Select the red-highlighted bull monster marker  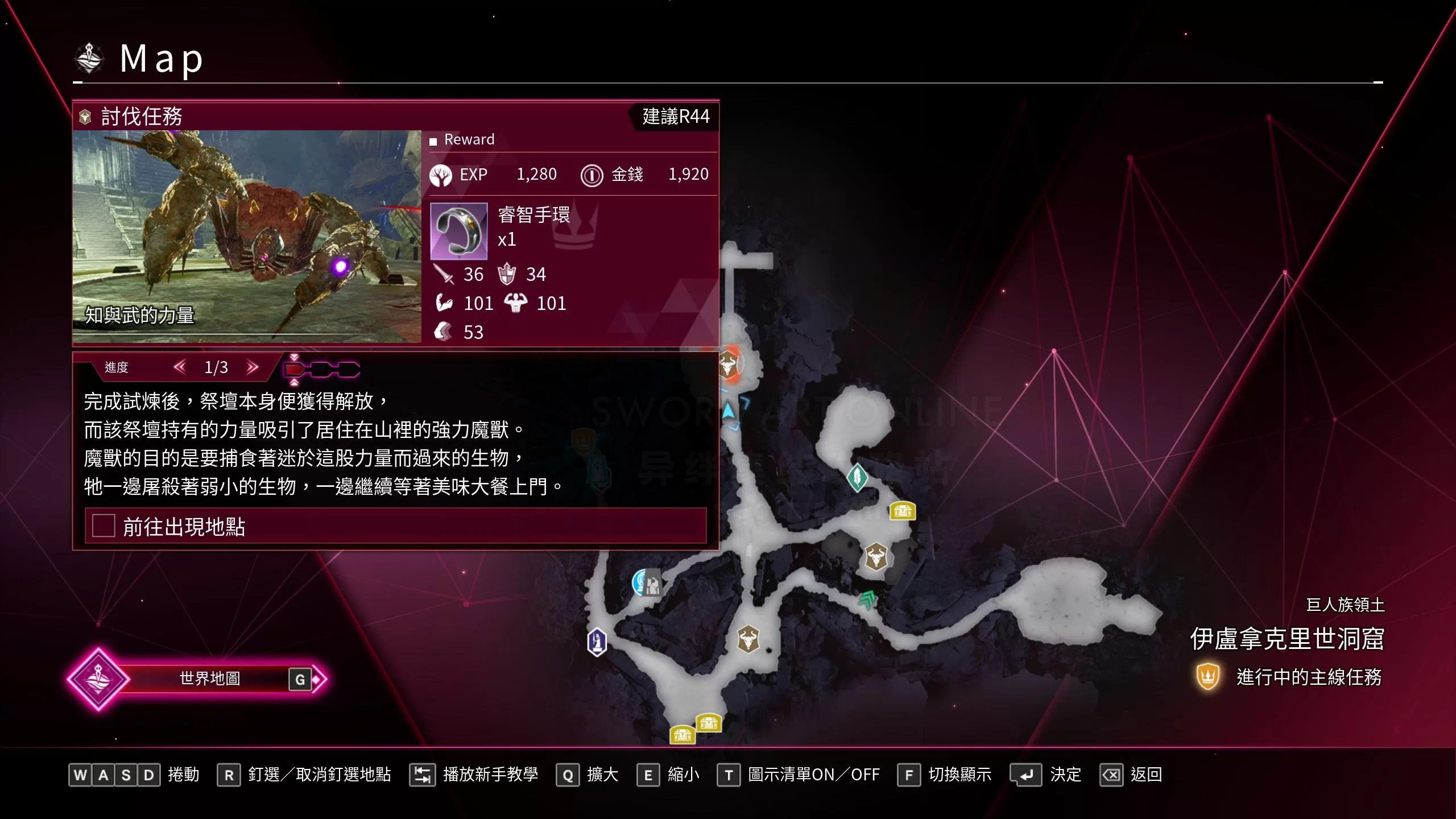click(729, 363)
